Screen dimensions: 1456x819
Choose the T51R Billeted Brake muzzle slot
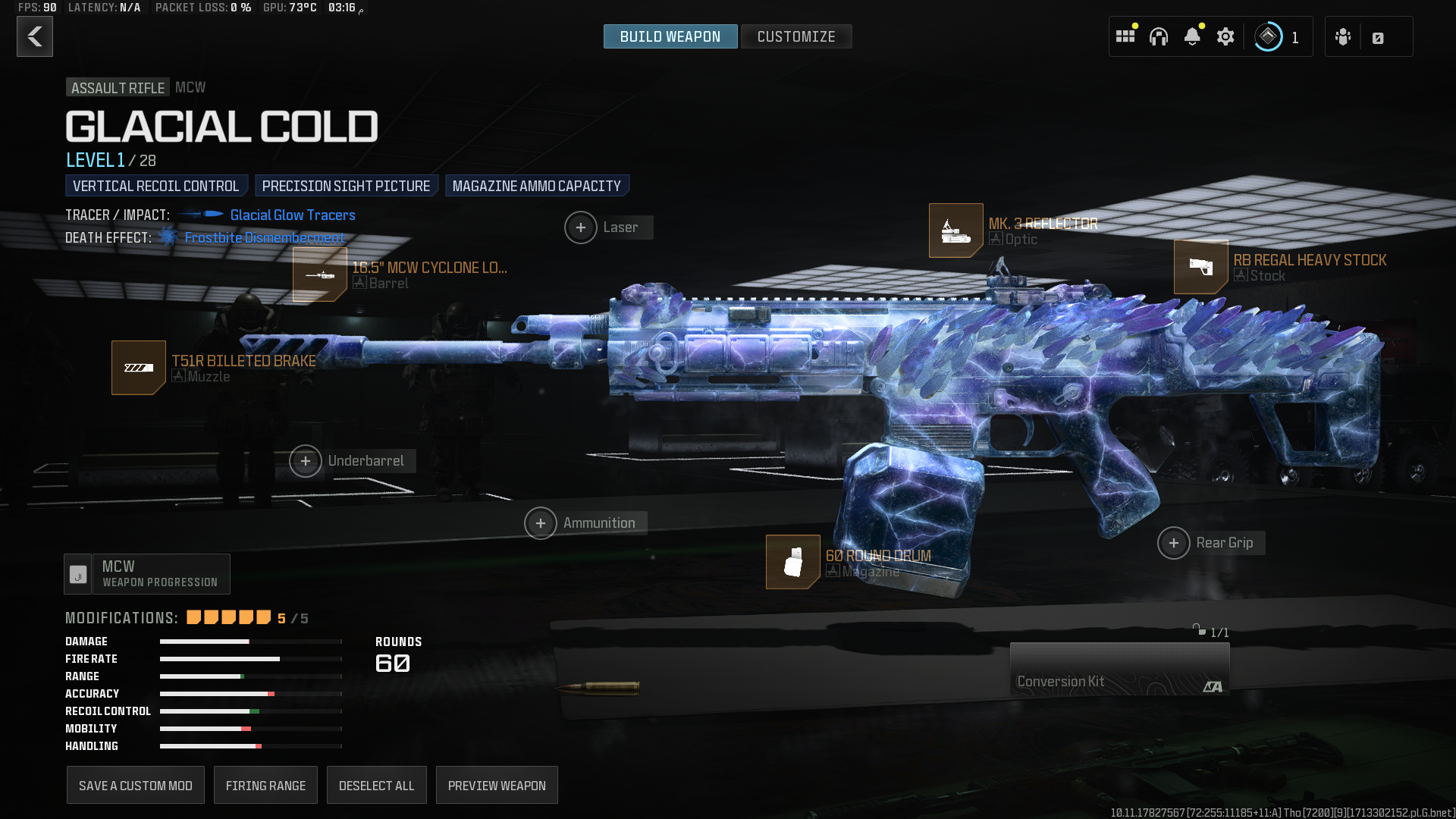coord(139,368)
